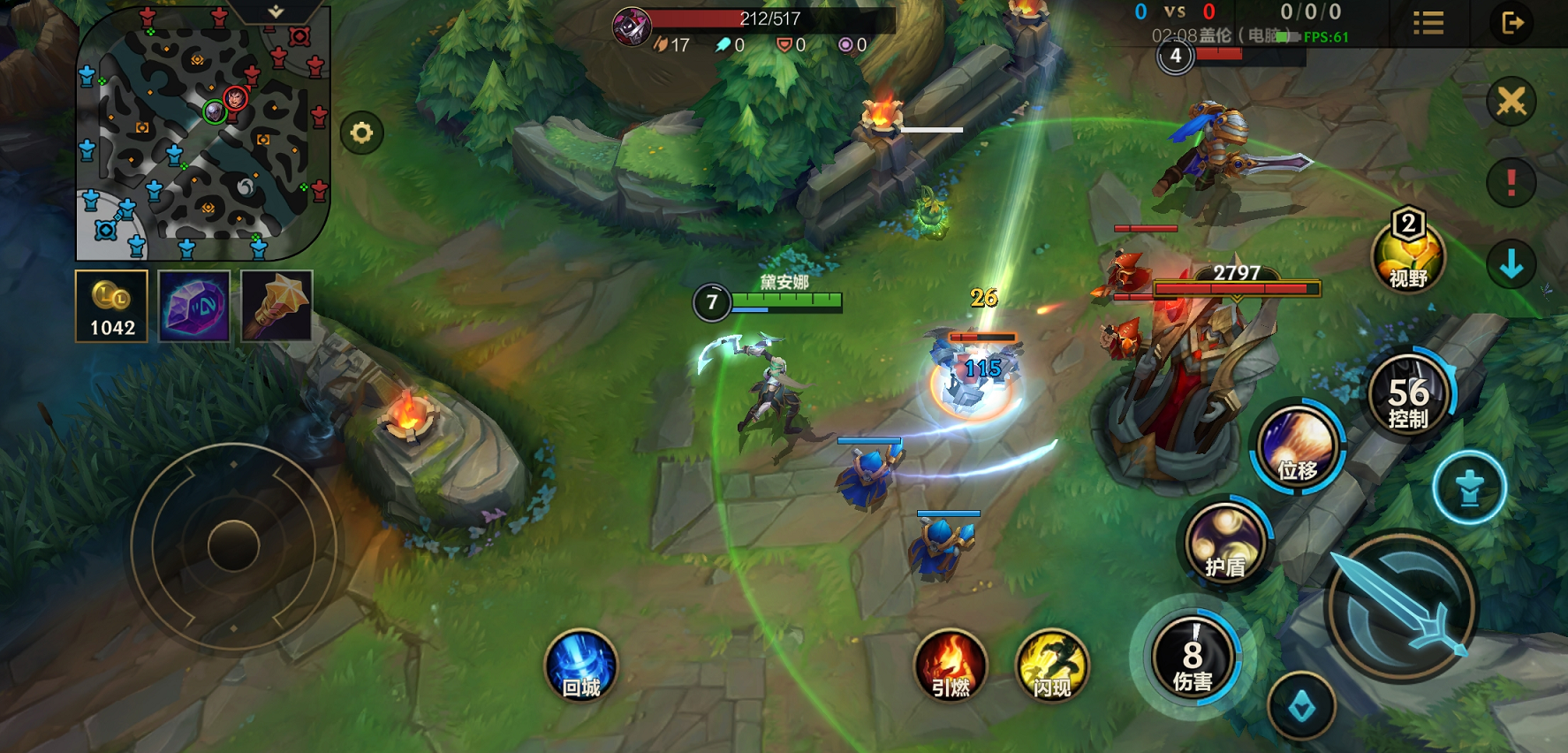1568x753 pixels.
Task: Use the 闪现 flash spell
Action: click(1051, 666)
